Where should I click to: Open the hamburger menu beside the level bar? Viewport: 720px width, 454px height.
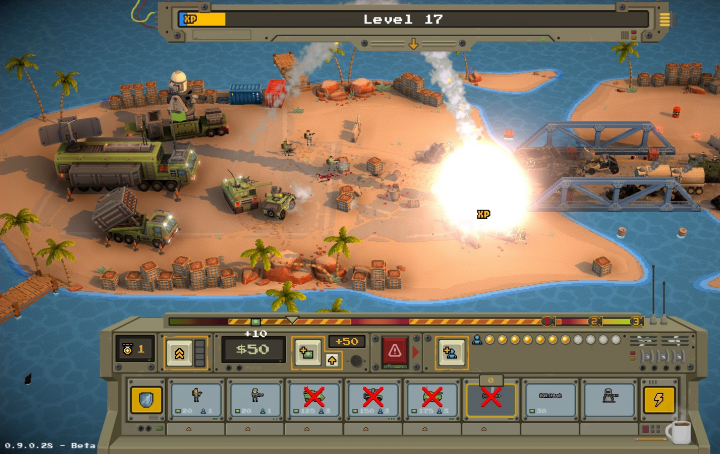[x=664, y=19]
